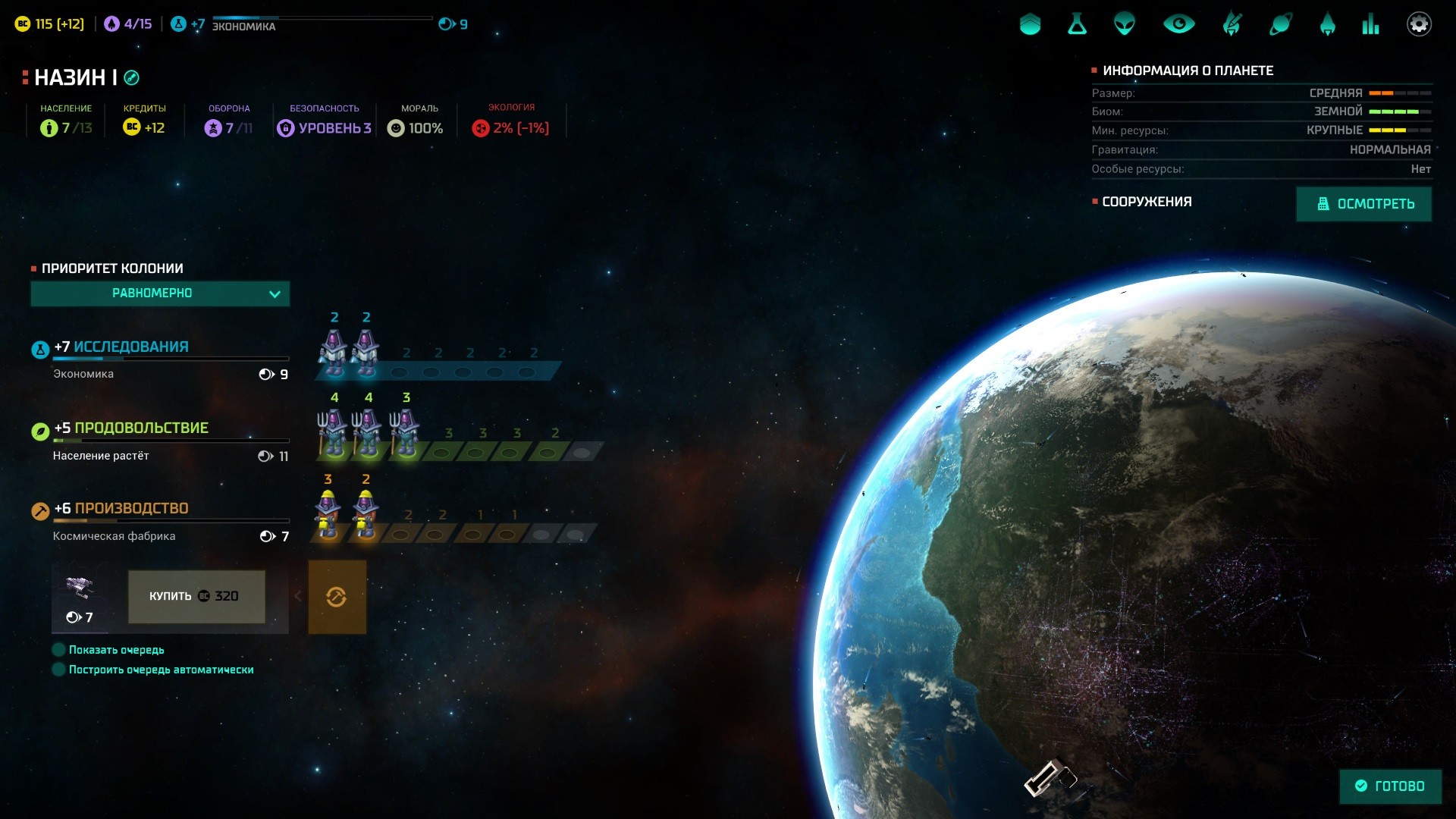Viewport: 1456px width, 819px height.
Task: Click the ГОТОВО done button
Action: pyautogui.click(x=1390, y=786)
